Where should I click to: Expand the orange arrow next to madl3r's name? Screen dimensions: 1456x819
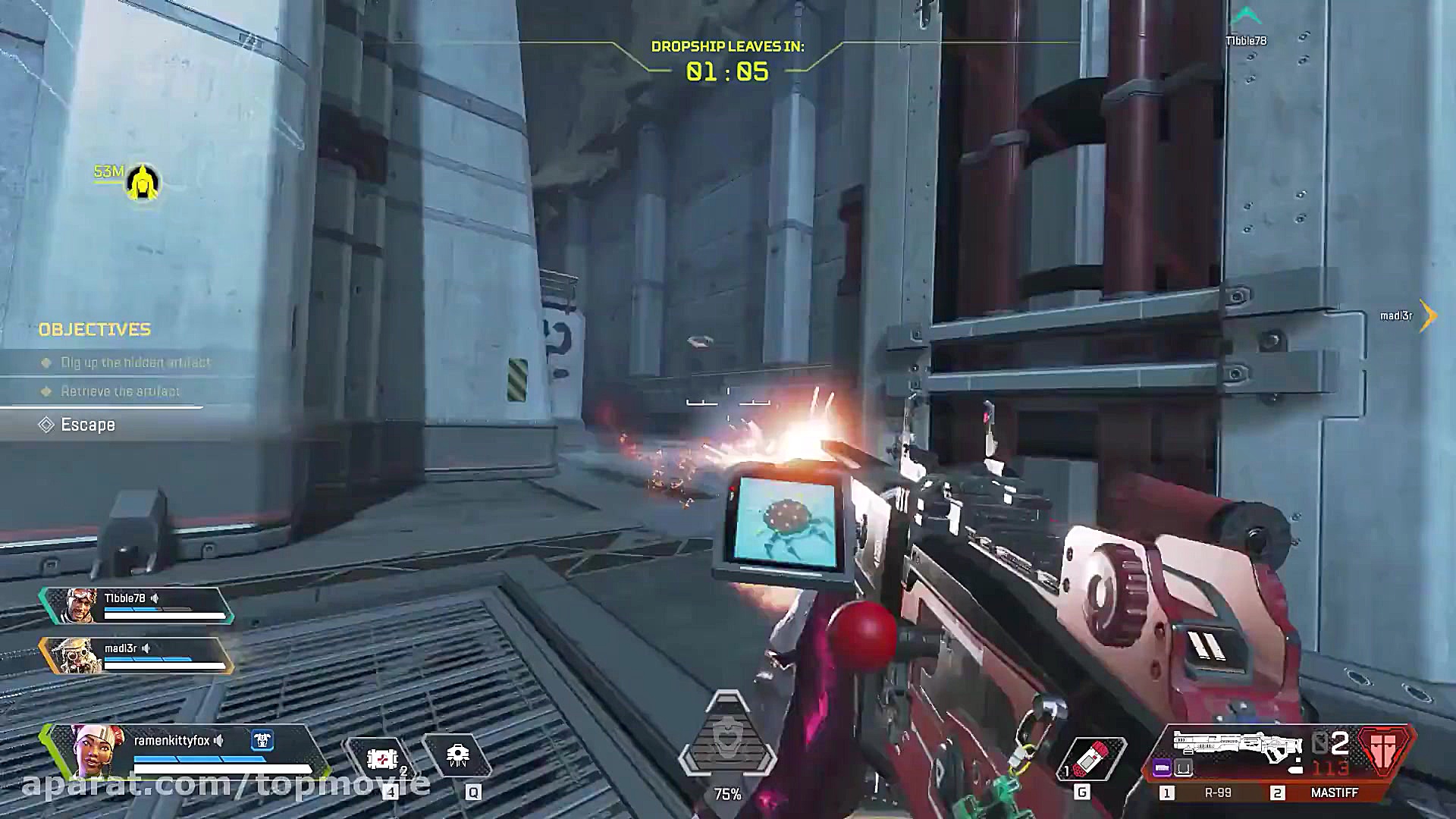pos(1427,316)
